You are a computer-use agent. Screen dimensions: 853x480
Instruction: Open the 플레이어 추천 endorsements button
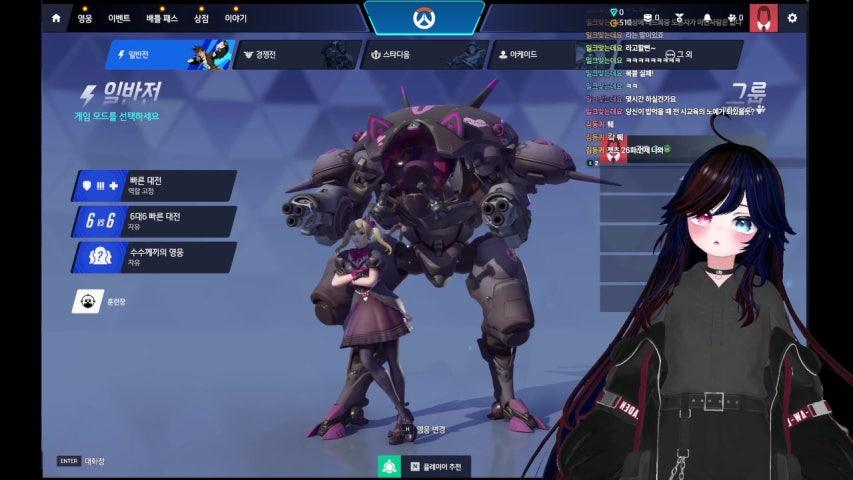pyautogui.click(x=424, y=466)
